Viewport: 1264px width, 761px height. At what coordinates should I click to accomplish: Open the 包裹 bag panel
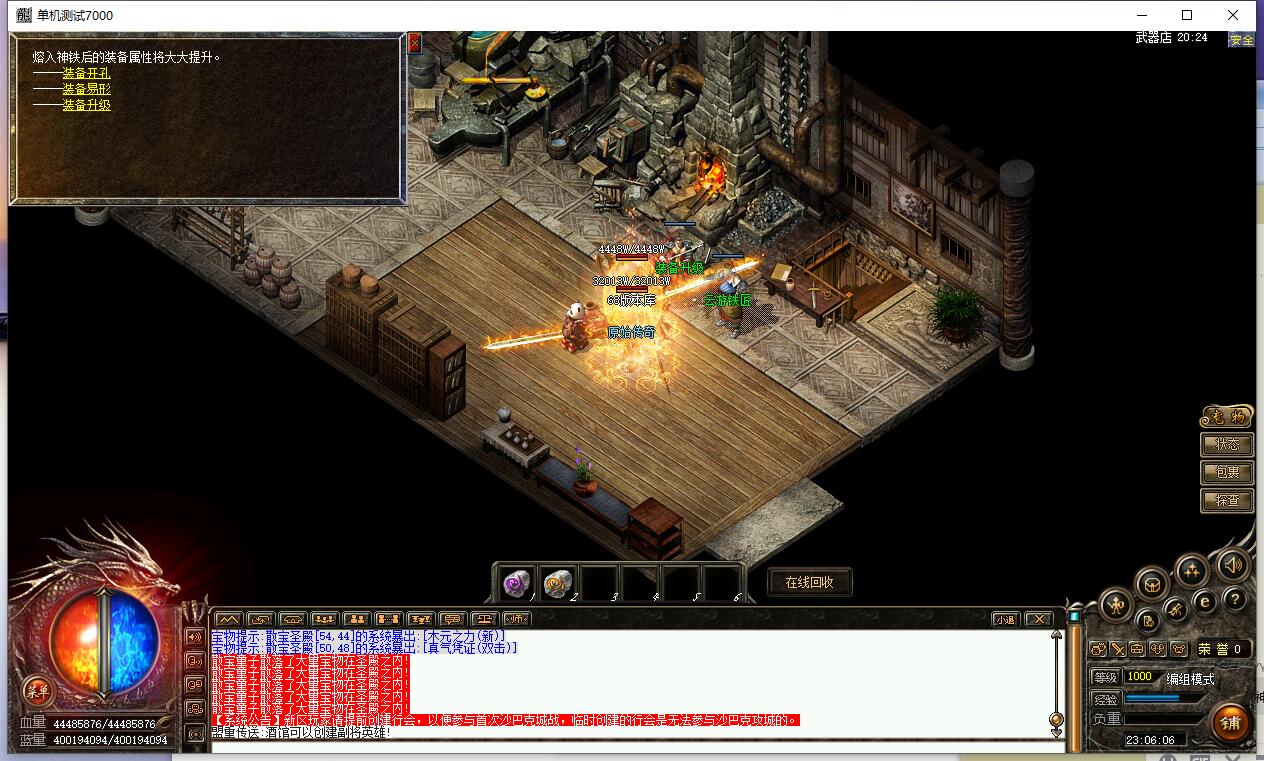point(1227,472)
